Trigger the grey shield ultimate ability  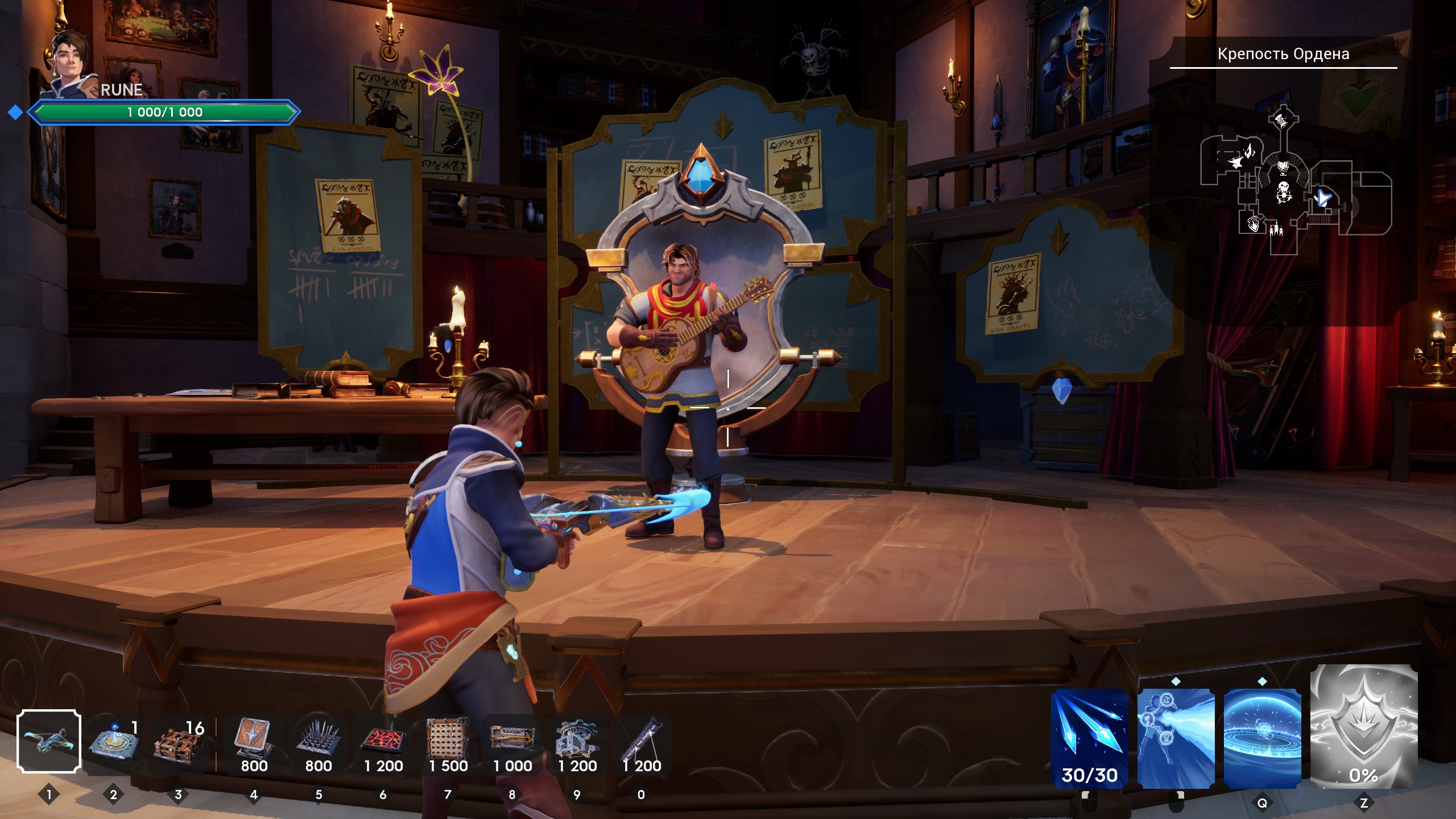point(1363,727)
